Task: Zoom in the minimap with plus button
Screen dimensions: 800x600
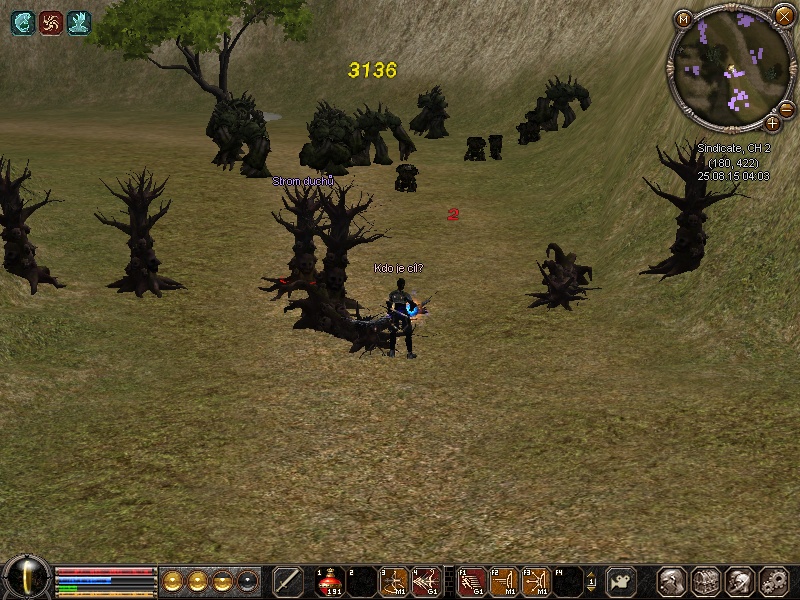Action: click(772, 124)
